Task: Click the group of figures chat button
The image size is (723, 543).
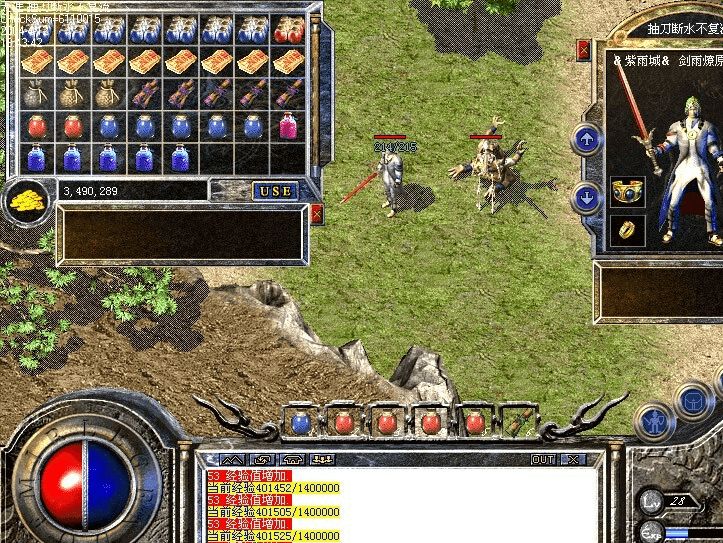Action: tap(324, 460)
